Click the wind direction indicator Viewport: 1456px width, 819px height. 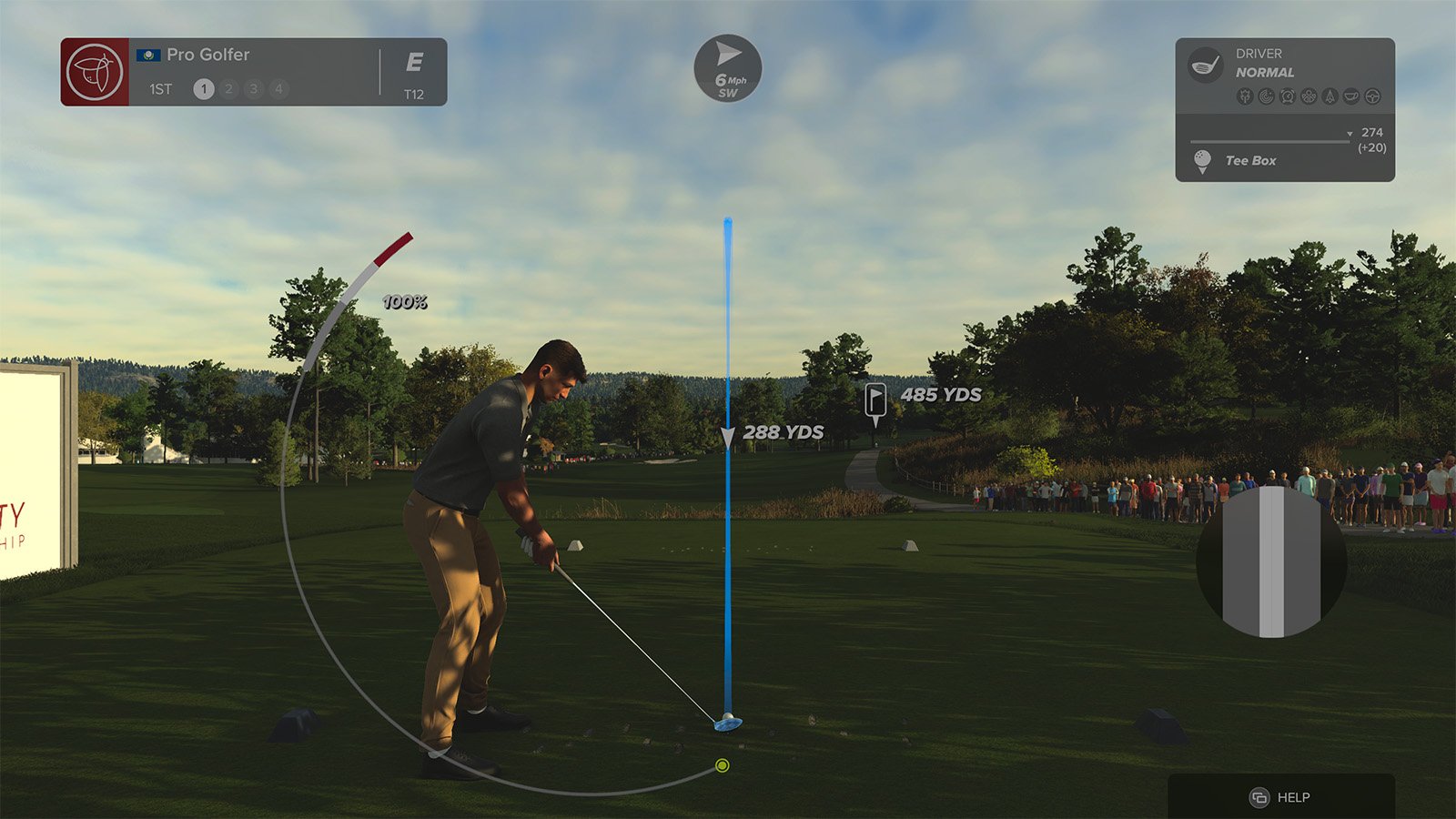tap(728, 68)
